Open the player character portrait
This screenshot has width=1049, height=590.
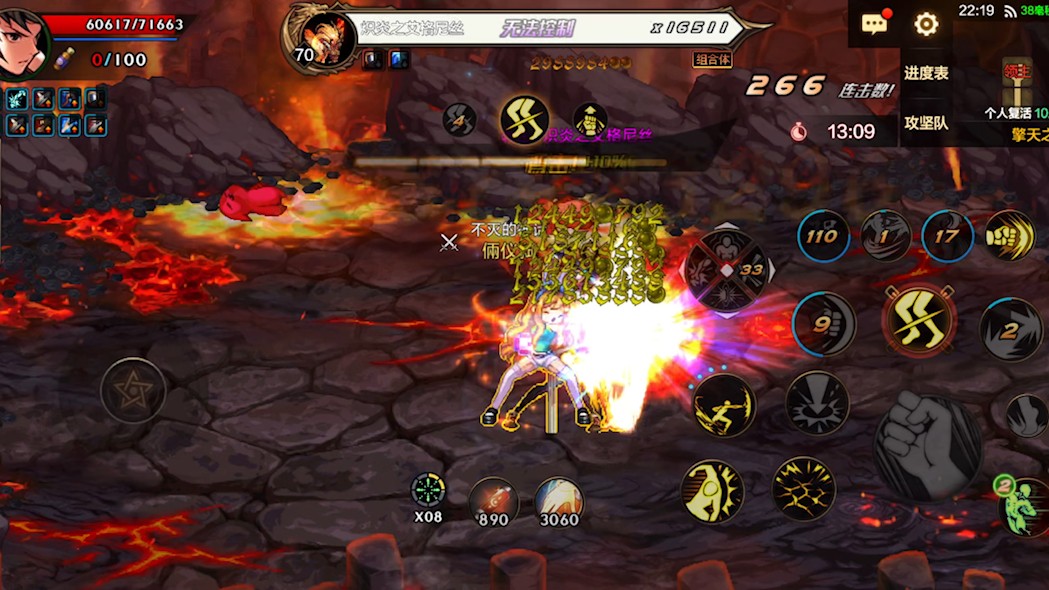point(22,42)
